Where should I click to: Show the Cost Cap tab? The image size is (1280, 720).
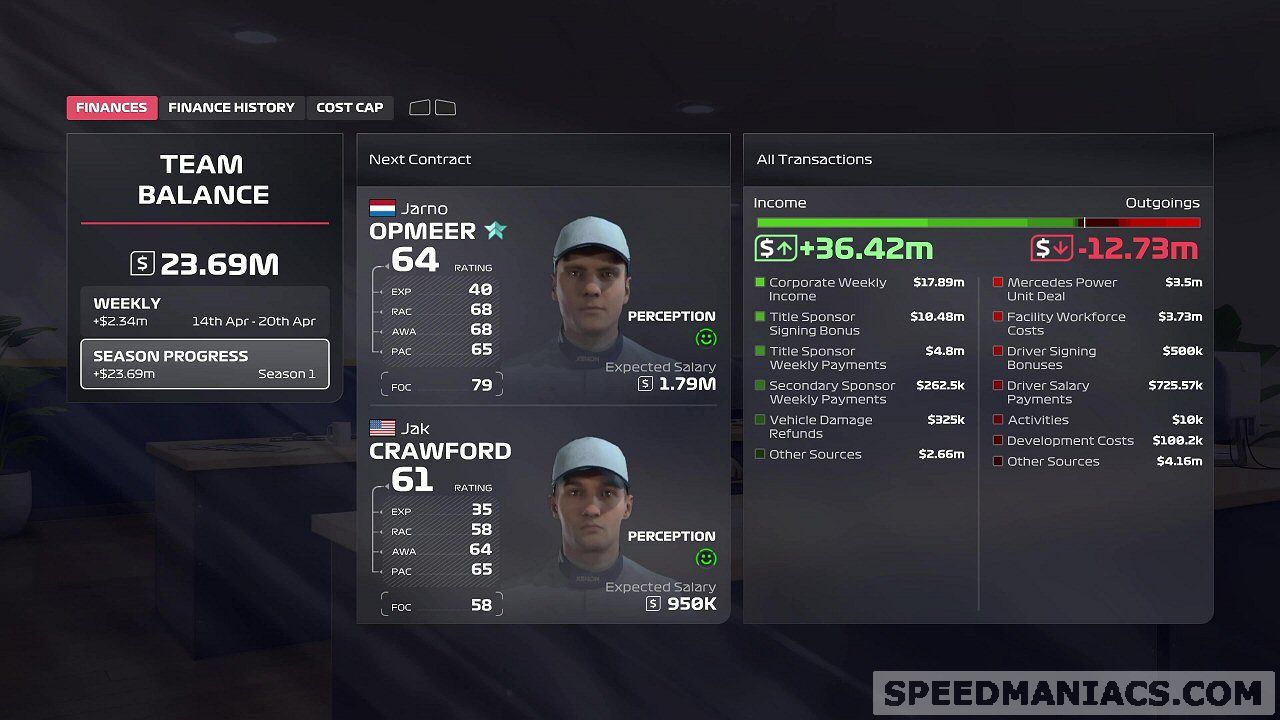[350, 108]
